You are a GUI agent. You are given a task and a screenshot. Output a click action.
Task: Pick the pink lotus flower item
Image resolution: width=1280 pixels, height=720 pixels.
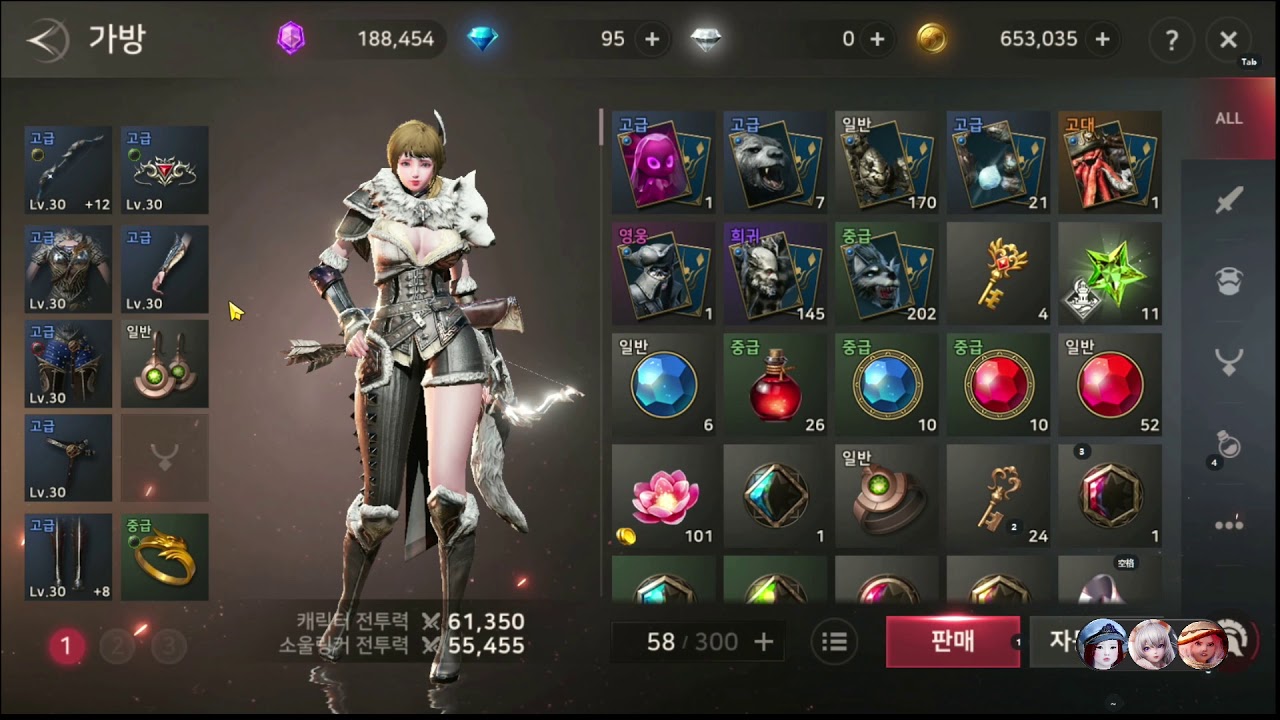[x=663, y=496]
